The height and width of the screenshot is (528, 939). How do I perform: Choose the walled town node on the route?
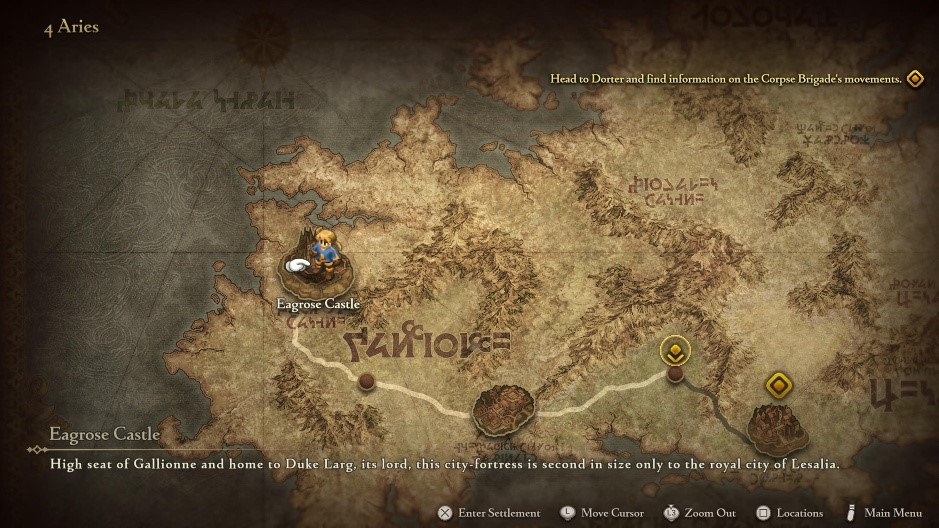pyautogui.click(x=504, y=408)
